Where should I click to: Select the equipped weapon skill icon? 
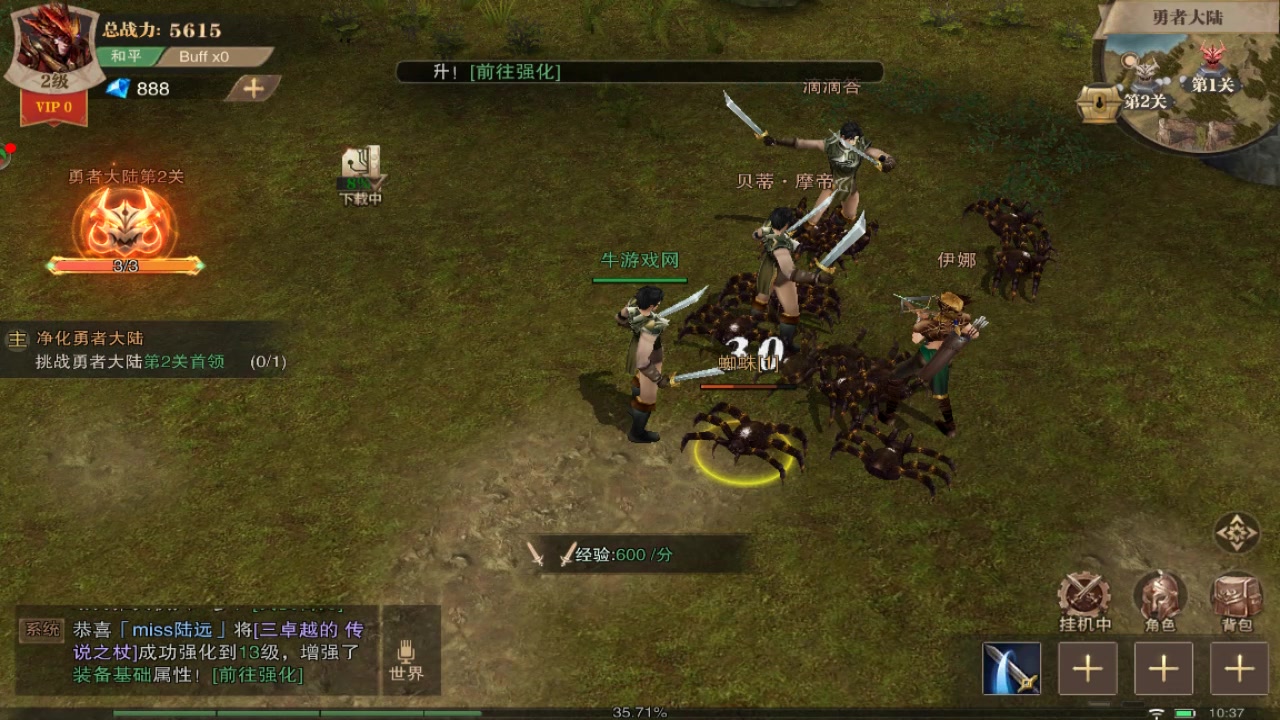(1012, 668)
